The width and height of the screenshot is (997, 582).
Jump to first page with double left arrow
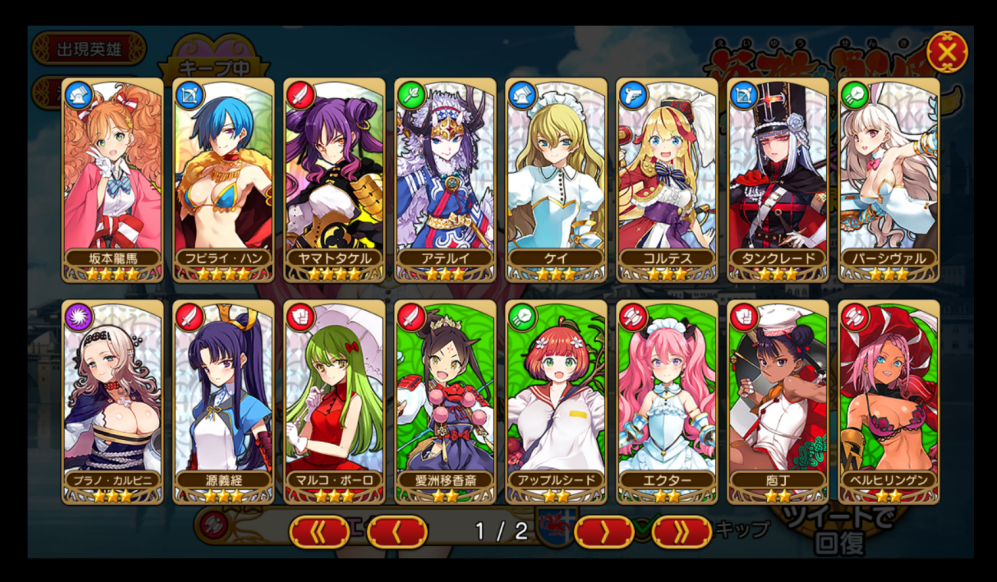pos(319,531)
